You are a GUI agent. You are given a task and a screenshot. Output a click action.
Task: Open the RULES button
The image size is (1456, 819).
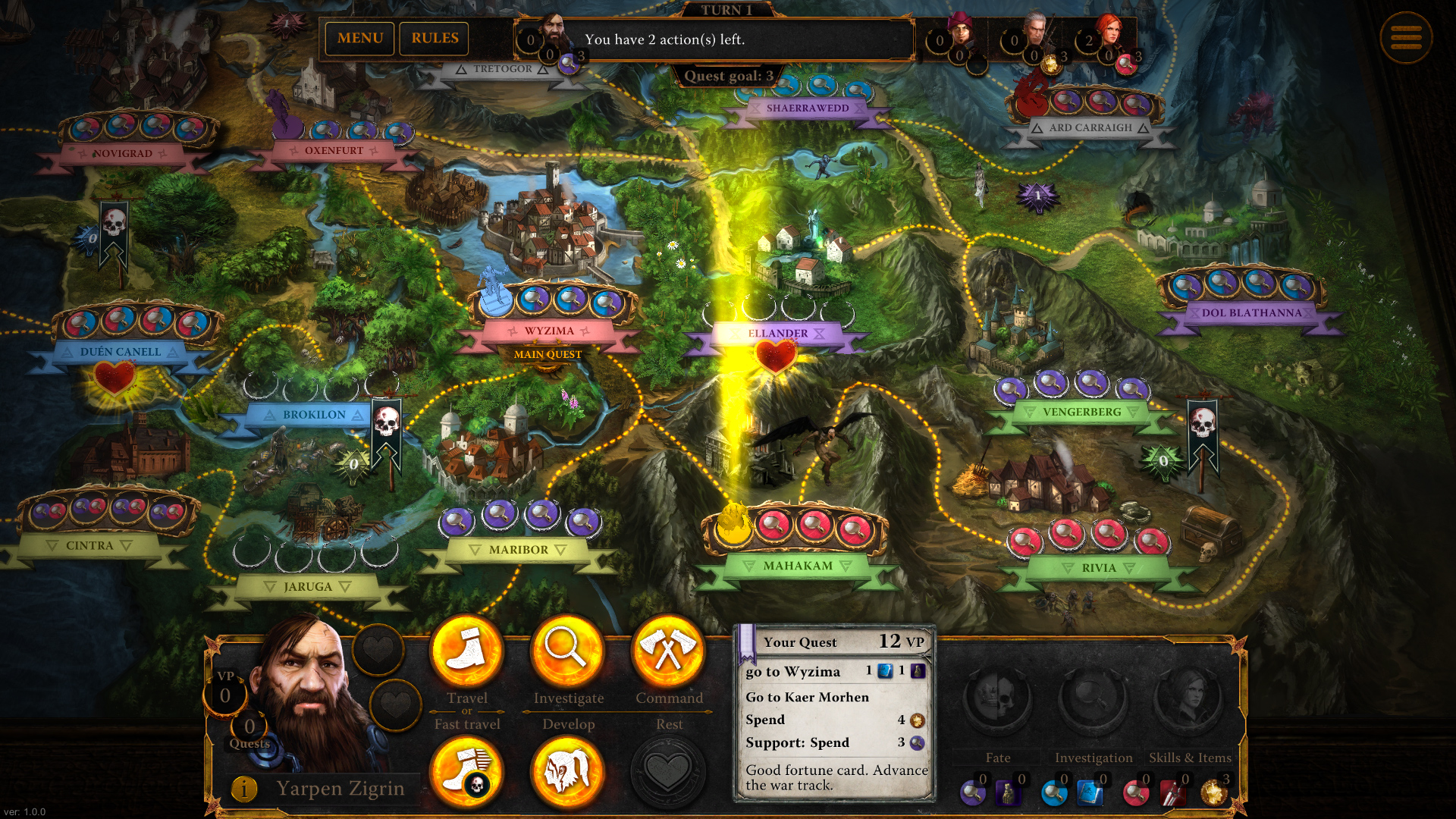pos(434,39)
